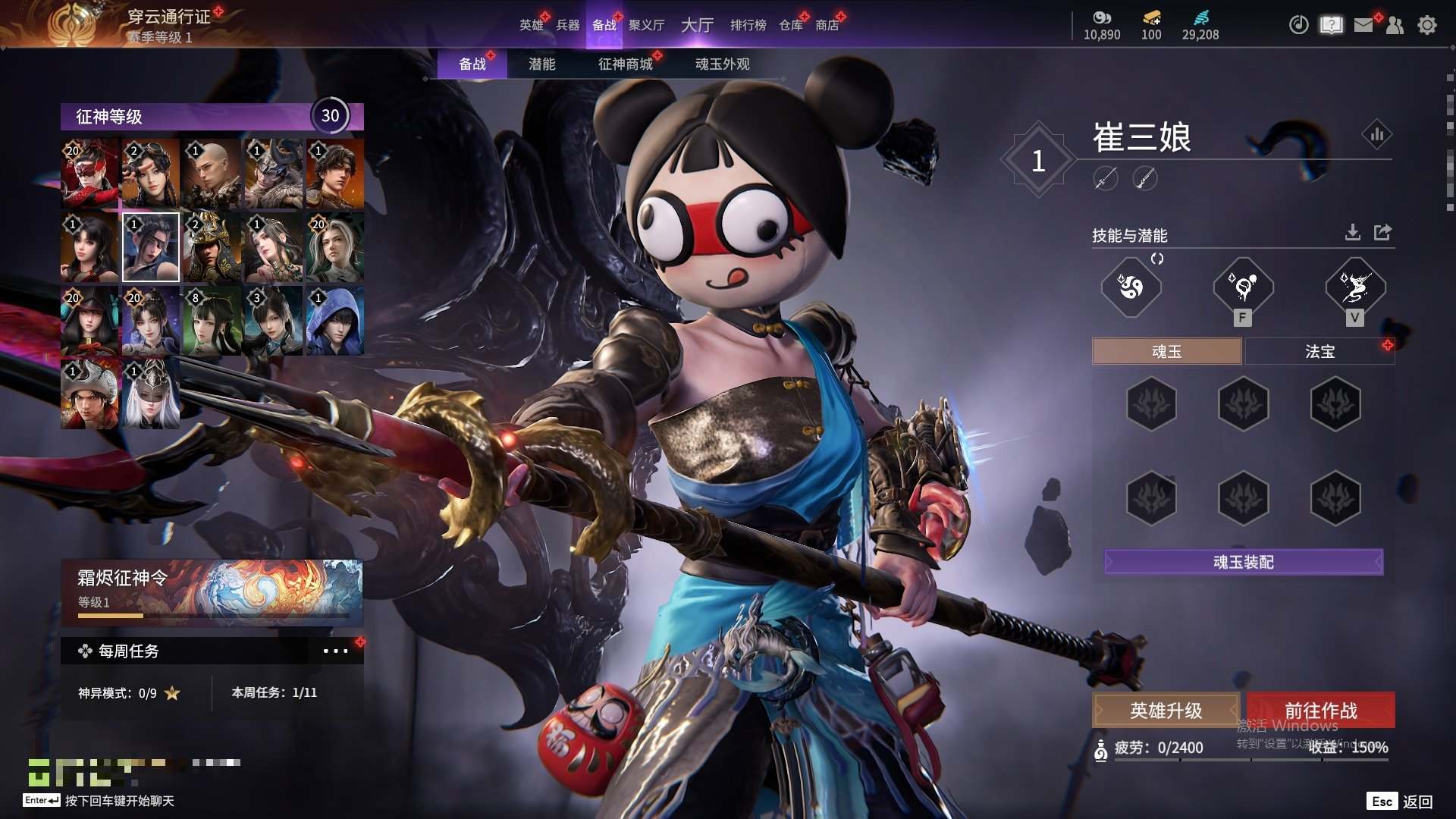Open the mail envelope icon
Image resolution: width=1456 pixels, height=819 pixels.
coord(1363,25)
